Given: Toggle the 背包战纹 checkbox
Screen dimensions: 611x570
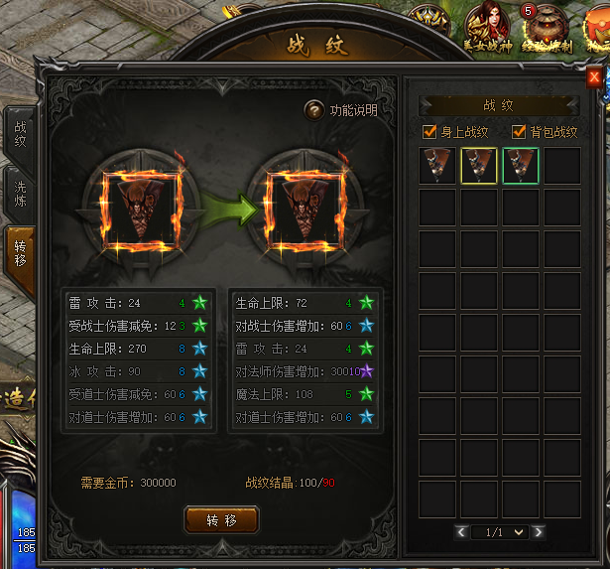Looking at the screenshot, I should pyautogui.click(x=518, y=132).
